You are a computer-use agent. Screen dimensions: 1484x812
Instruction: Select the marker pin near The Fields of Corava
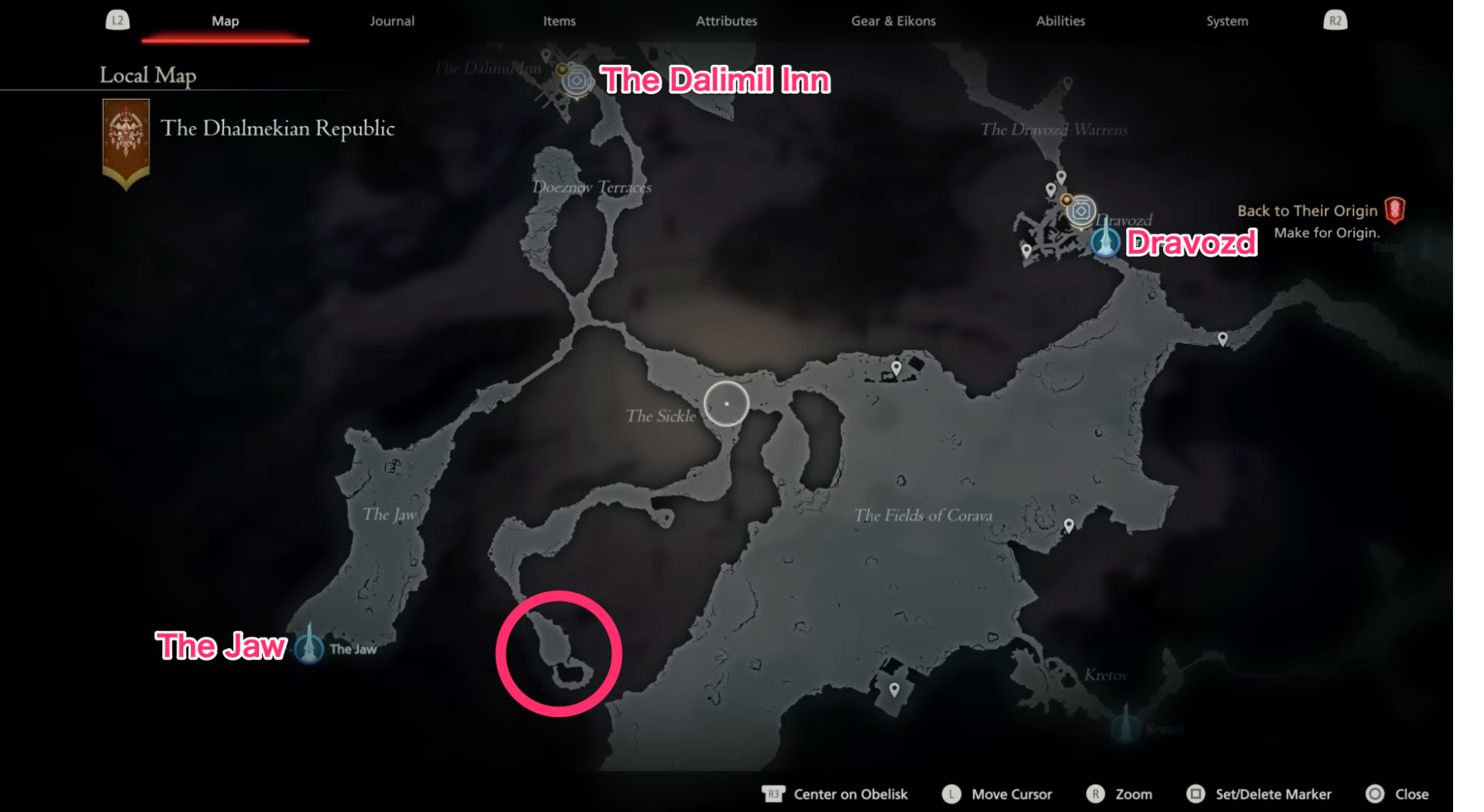coord(1069,524)
